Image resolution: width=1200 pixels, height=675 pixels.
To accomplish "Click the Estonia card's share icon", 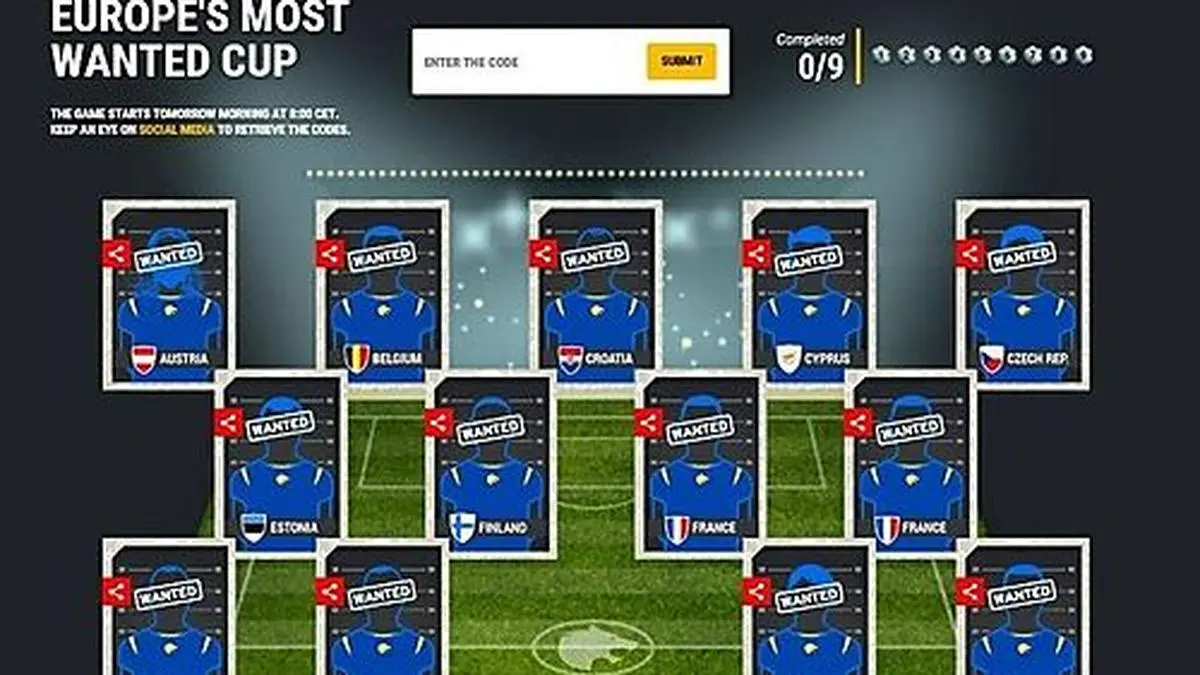I will (x=228, y=423).
